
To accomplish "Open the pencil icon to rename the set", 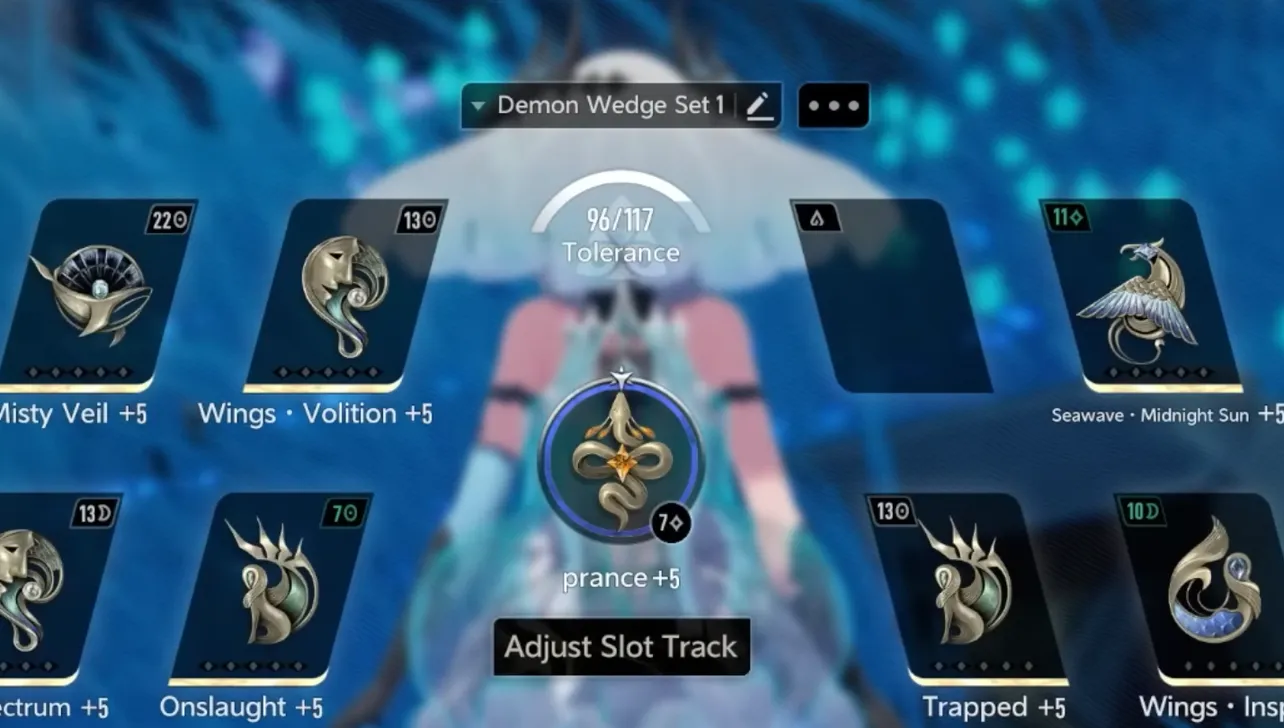I will point(760,106).
